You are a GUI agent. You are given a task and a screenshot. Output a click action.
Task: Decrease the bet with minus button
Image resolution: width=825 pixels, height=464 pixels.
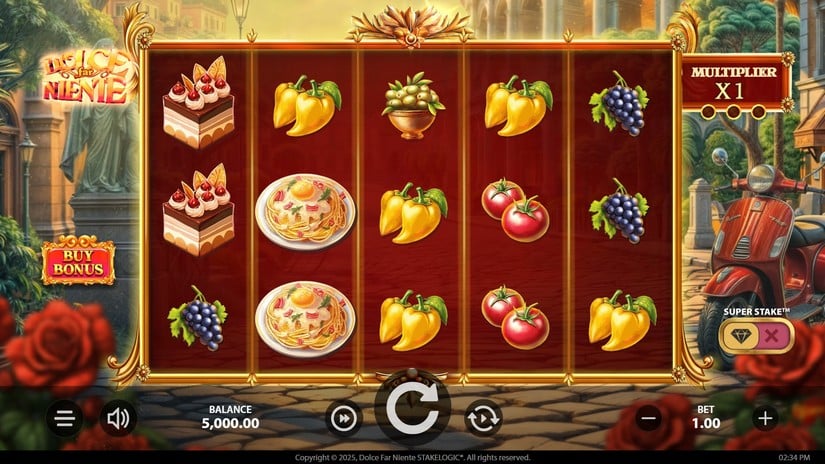click(648, 418)
